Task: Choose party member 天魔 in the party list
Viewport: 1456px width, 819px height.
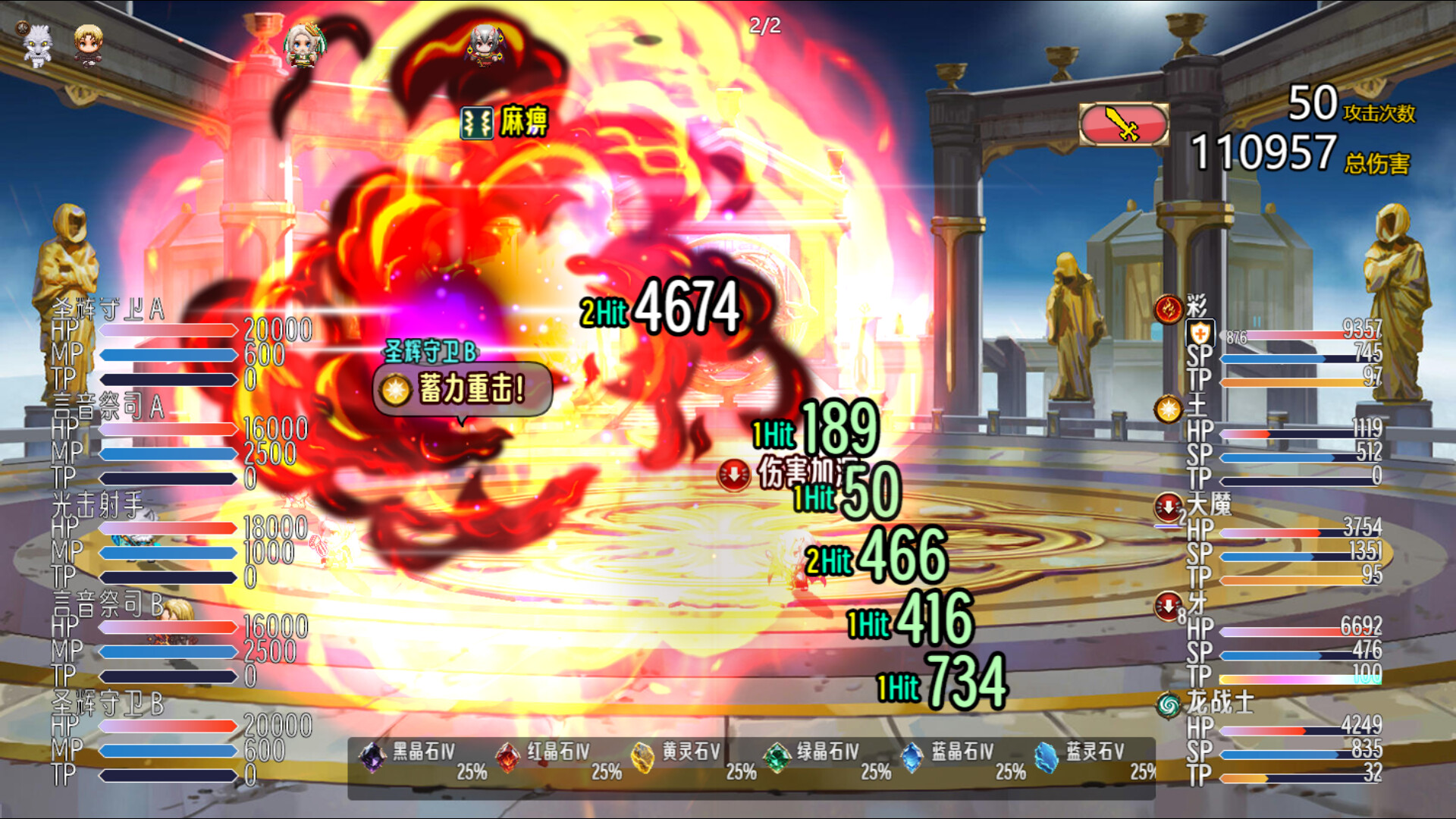Action: 1209,504
